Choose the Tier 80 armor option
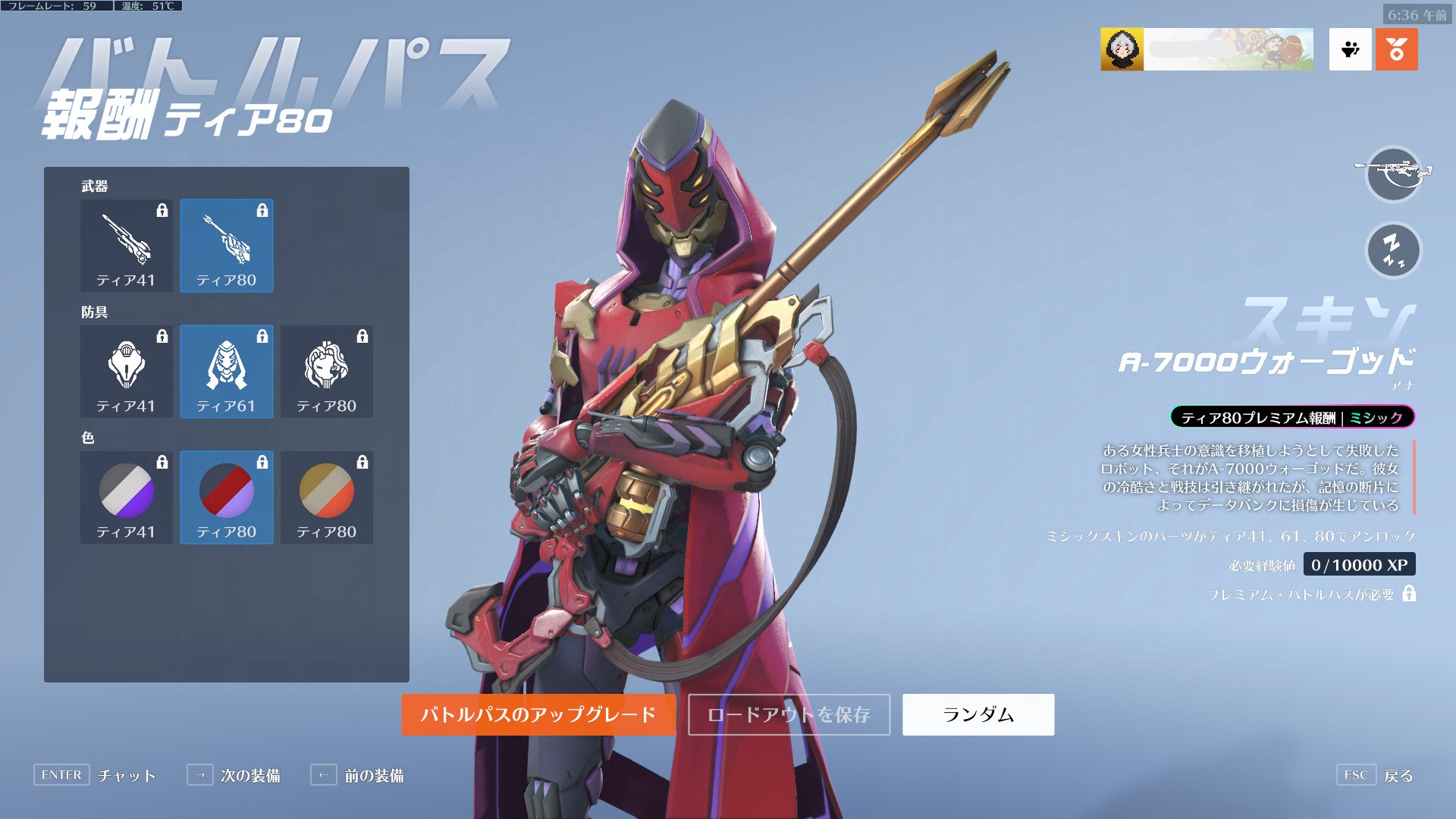This screenshot has width=1456, height=819. coord(327,372)
